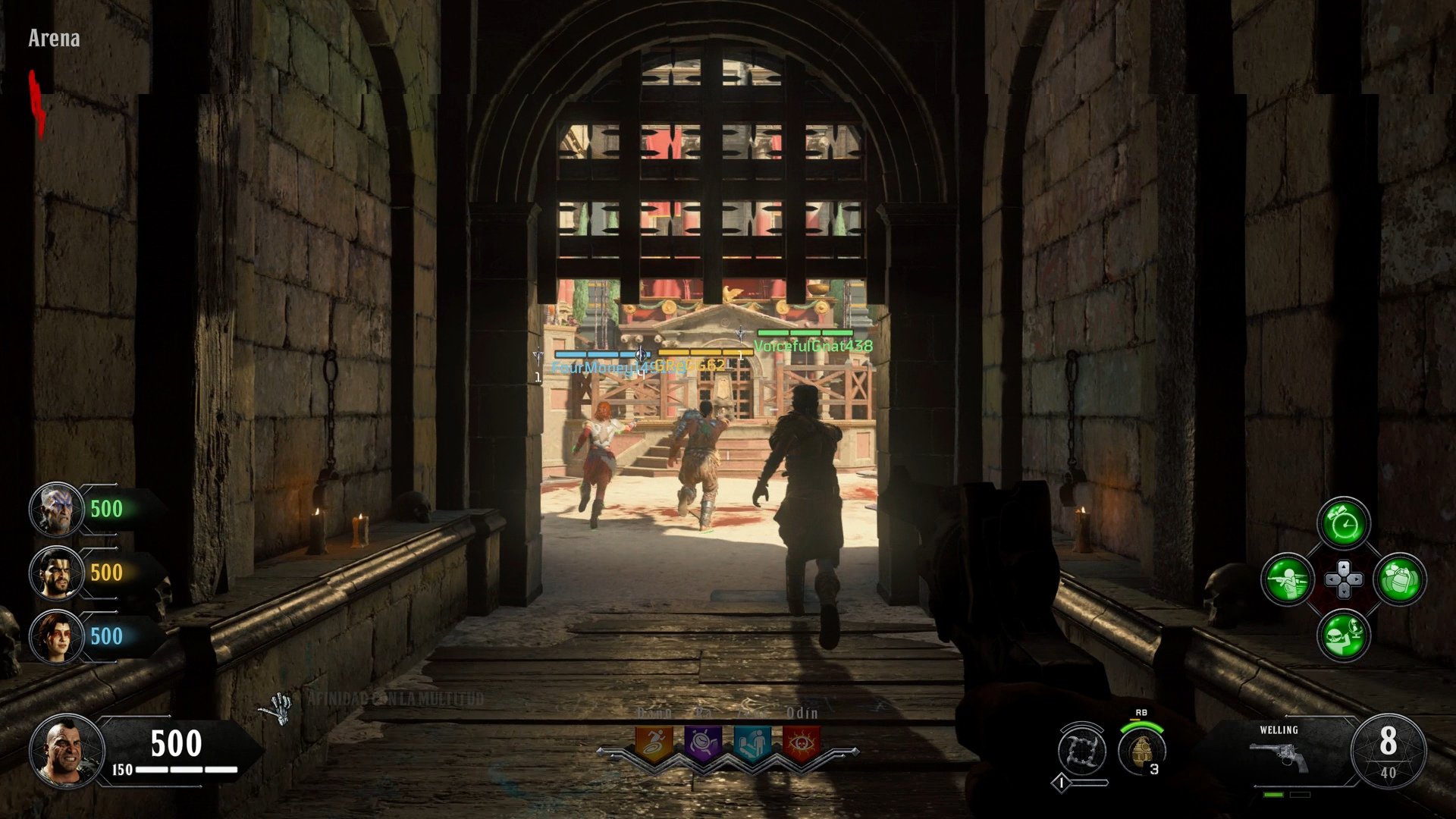Select the top teammate portrait with green 500
The height and width of the screenshot is (819, 1456).
[x=57, y=508]
